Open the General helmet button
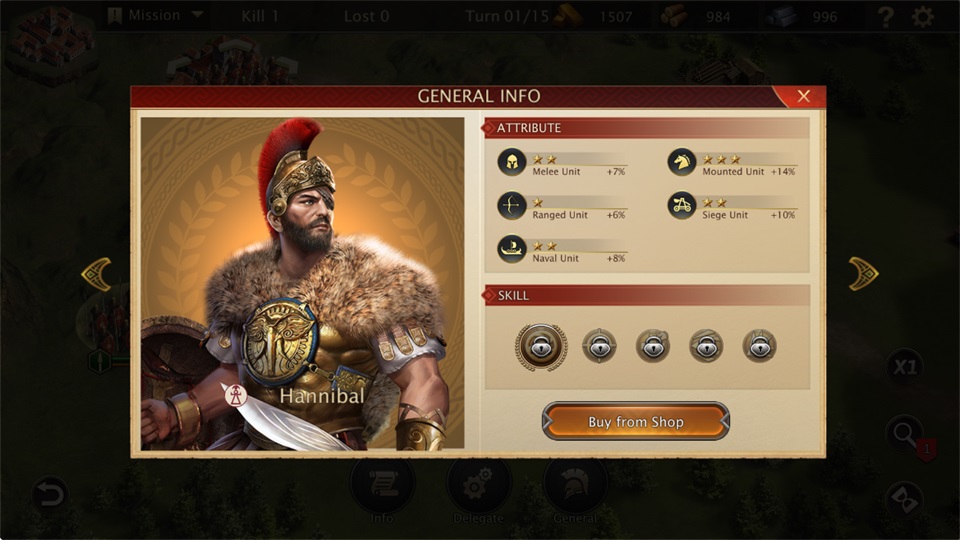The image size is (960, 540). [575, 486]
